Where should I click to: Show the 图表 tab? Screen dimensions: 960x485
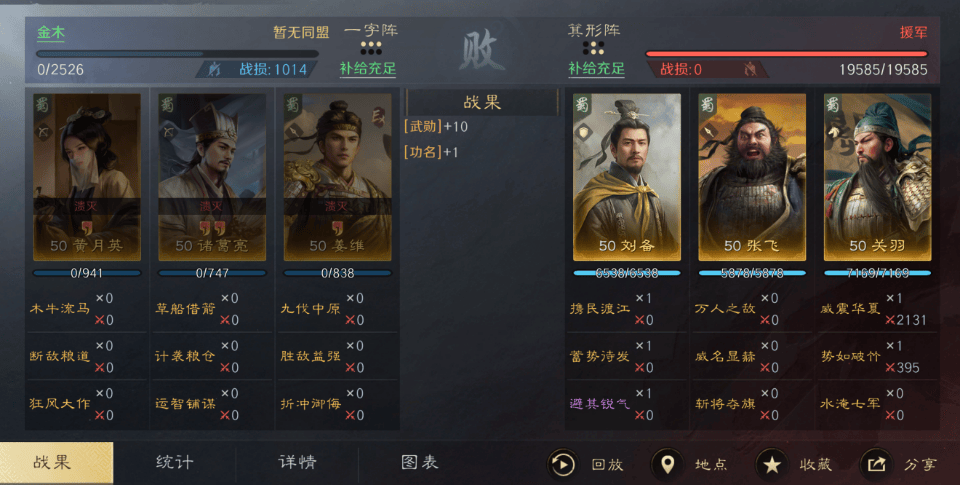click(x=420, y=463)
